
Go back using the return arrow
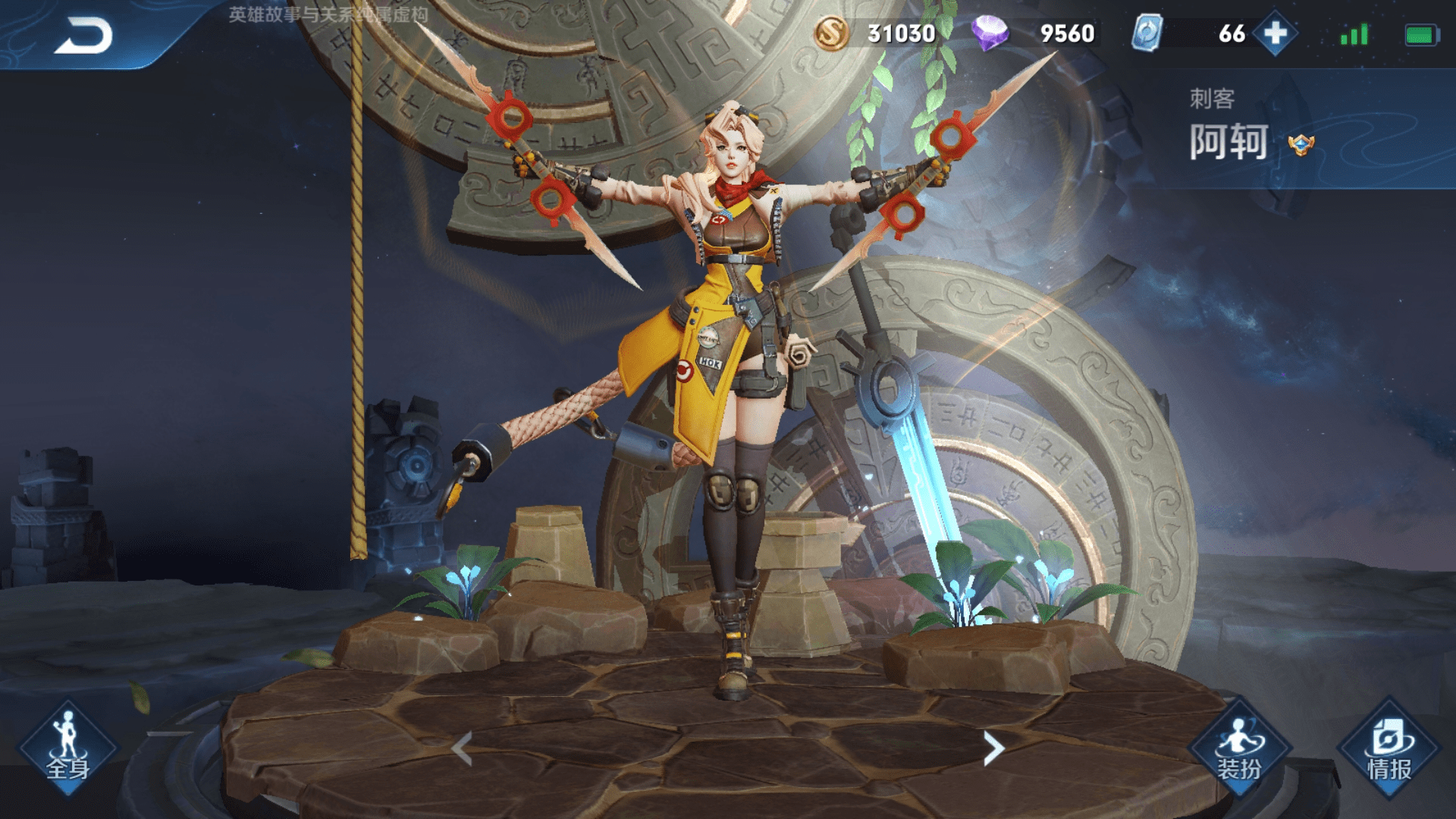[83, 36]
